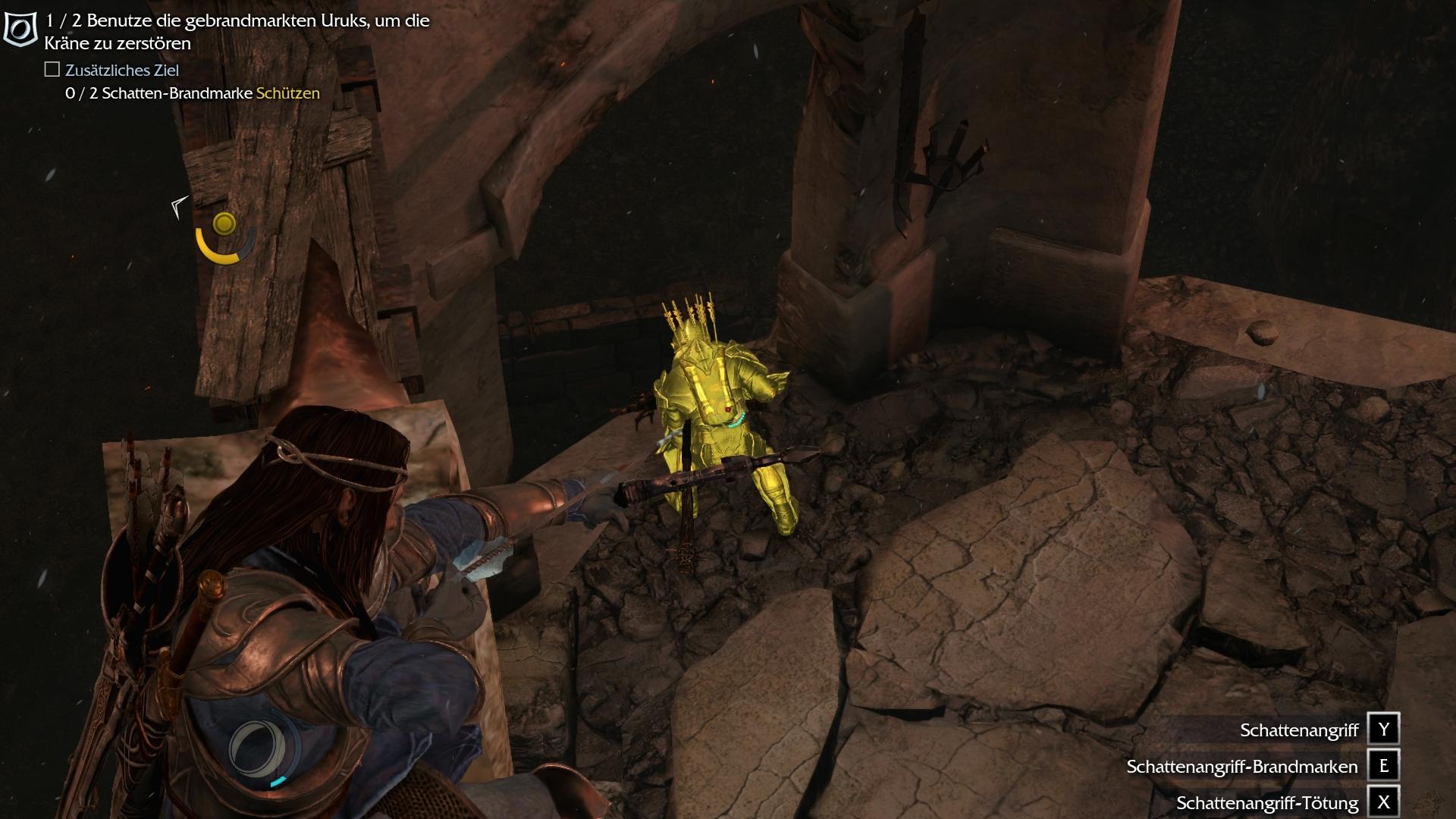
Task: Click the mission shield icon
Action: pos(20,30)
